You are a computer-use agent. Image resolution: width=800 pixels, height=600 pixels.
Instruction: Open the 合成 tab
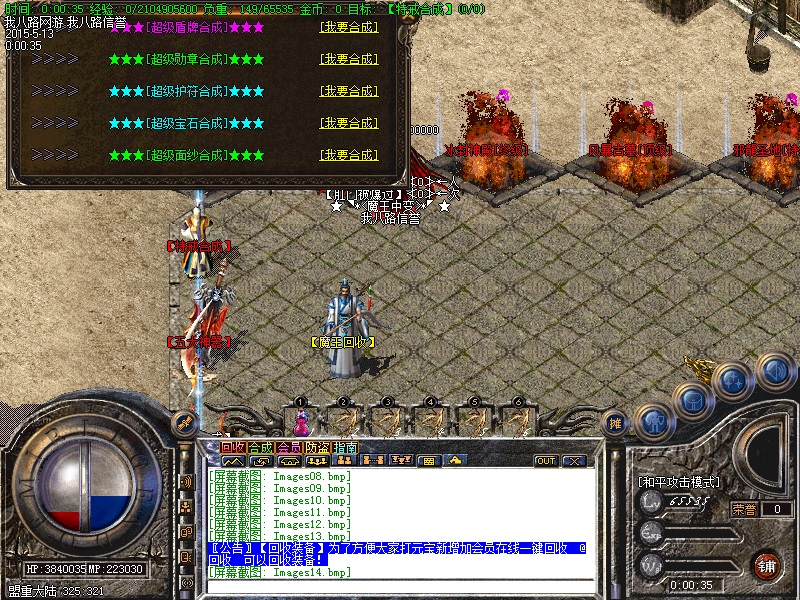(x=261, y=447)
